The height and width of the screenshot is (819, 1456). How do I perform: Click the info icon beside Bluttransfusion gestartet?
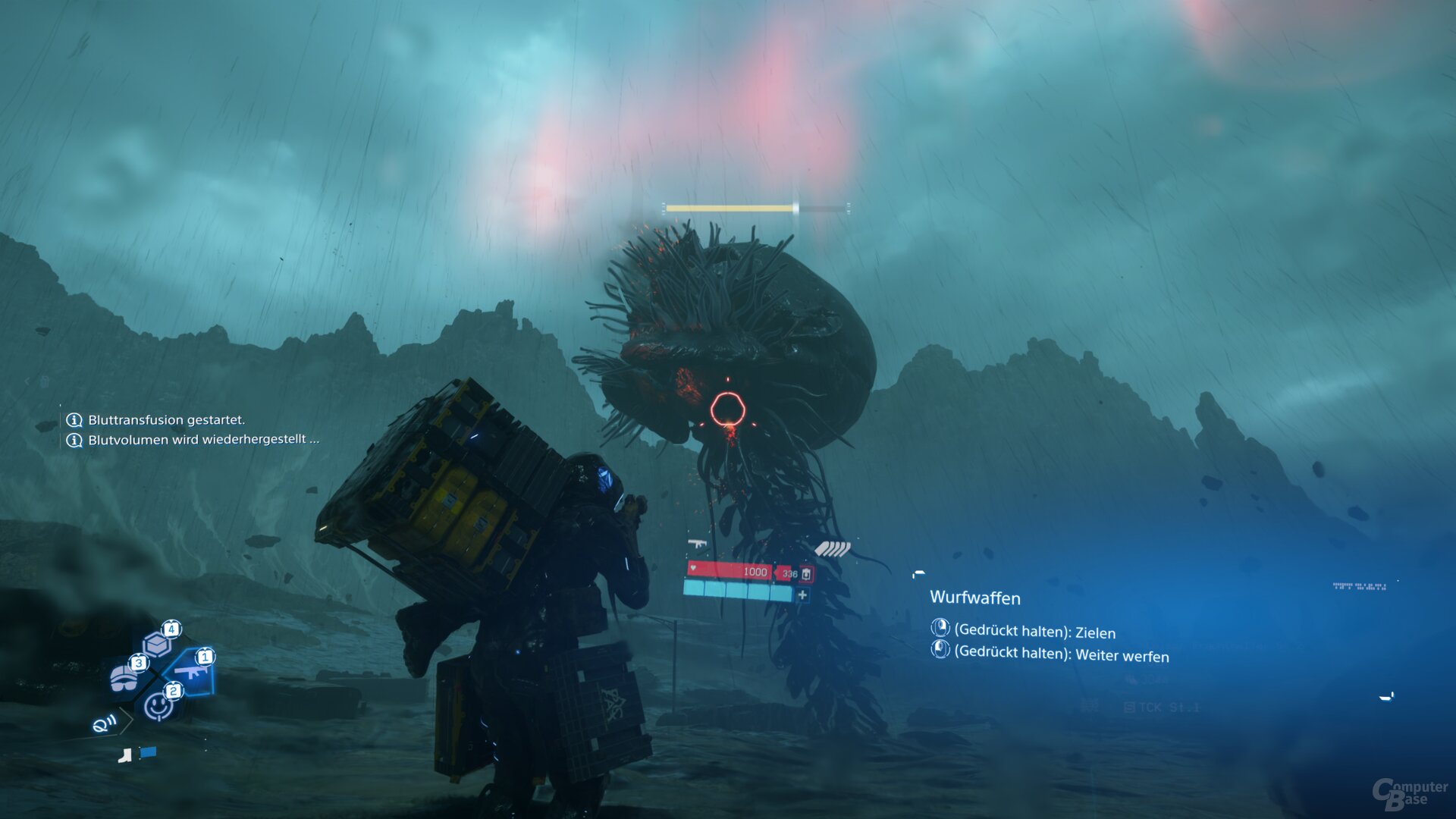click(x=74, y=419)
